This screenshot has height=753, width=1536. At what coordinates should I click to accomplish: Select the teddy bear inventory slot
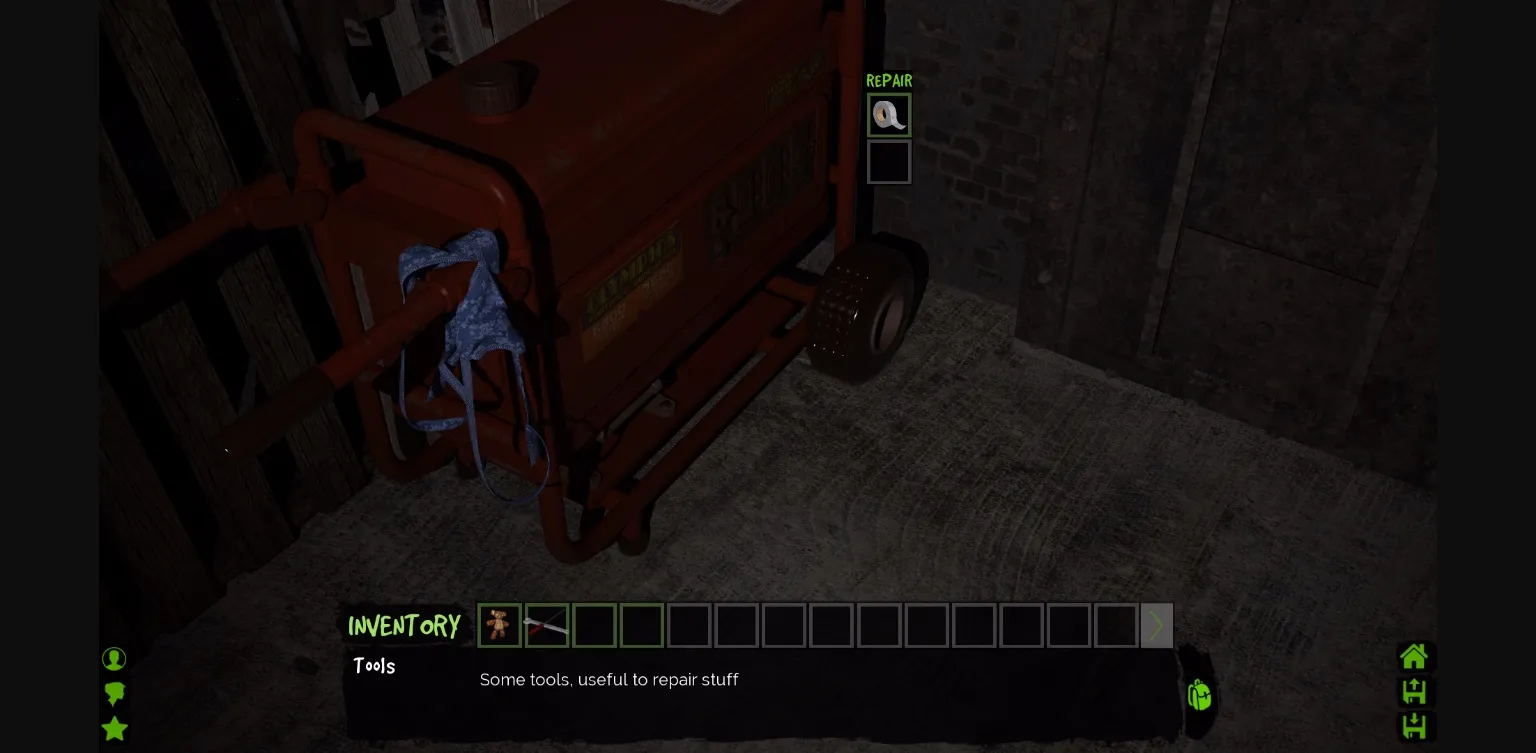click(x=498, y=625)
